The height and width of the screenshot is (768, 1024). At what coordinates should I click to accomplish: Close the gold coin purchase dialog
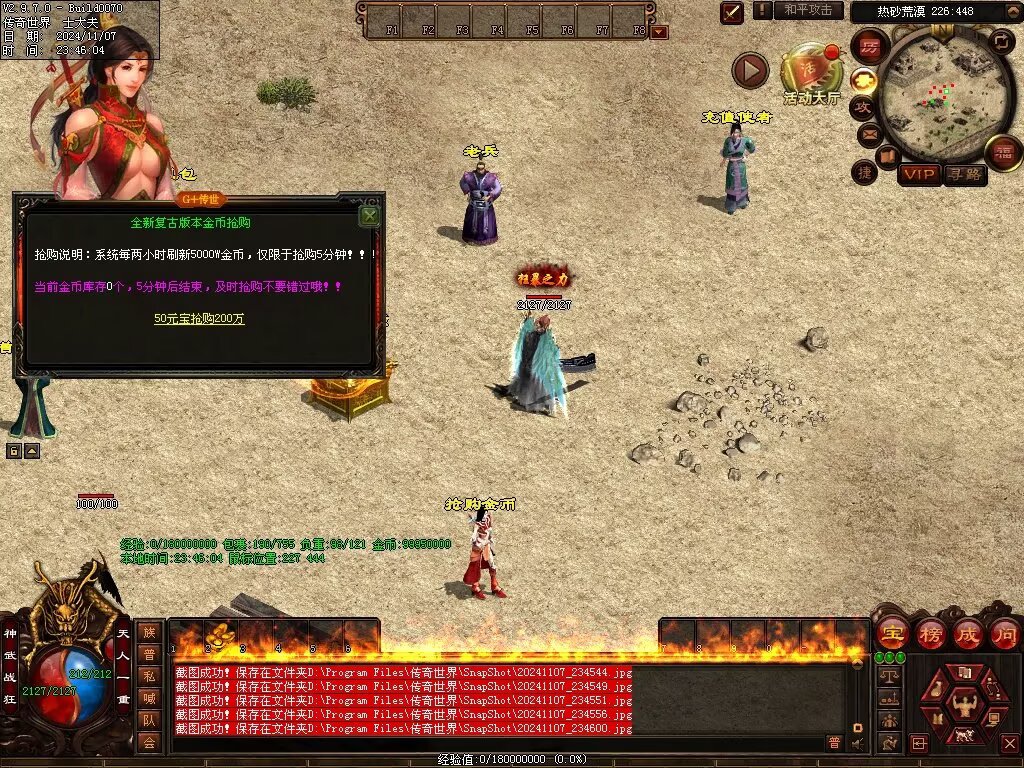pyautogui.click(x=369, y=215)
